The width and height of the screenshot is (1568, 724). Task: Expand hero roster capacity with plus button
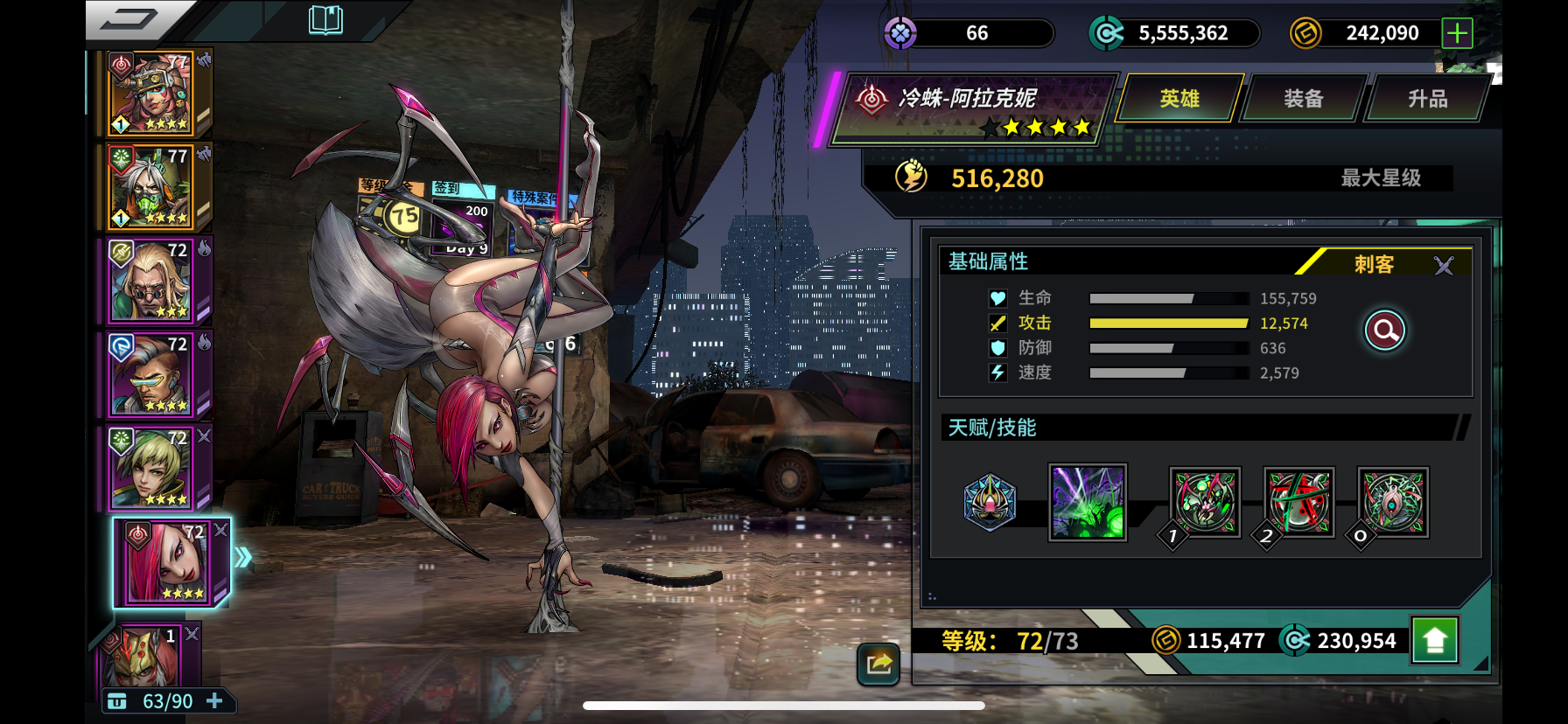point(214,701)
